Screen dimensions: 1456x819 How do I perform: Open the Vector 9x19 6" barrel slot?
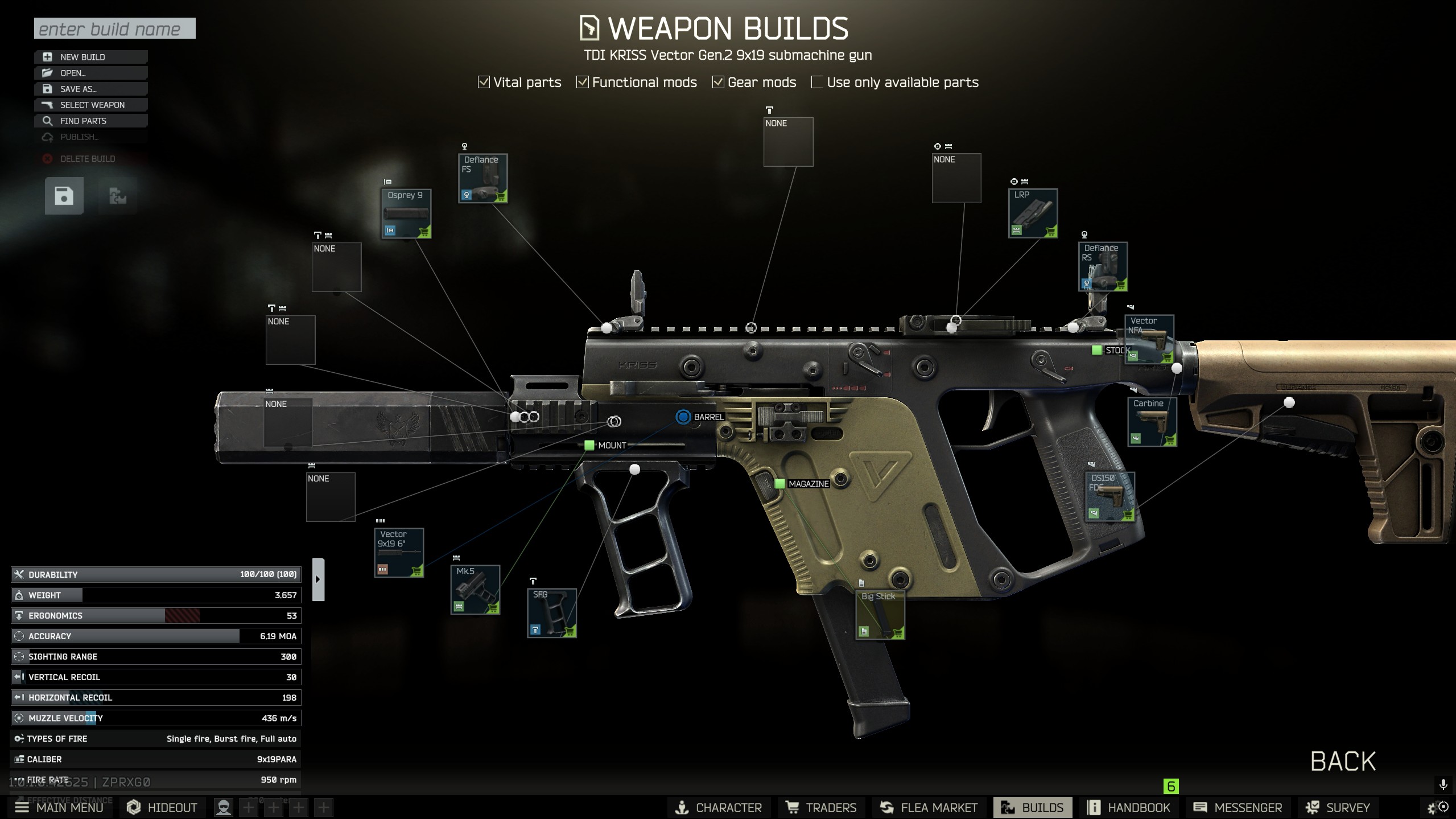pos(399,553)
